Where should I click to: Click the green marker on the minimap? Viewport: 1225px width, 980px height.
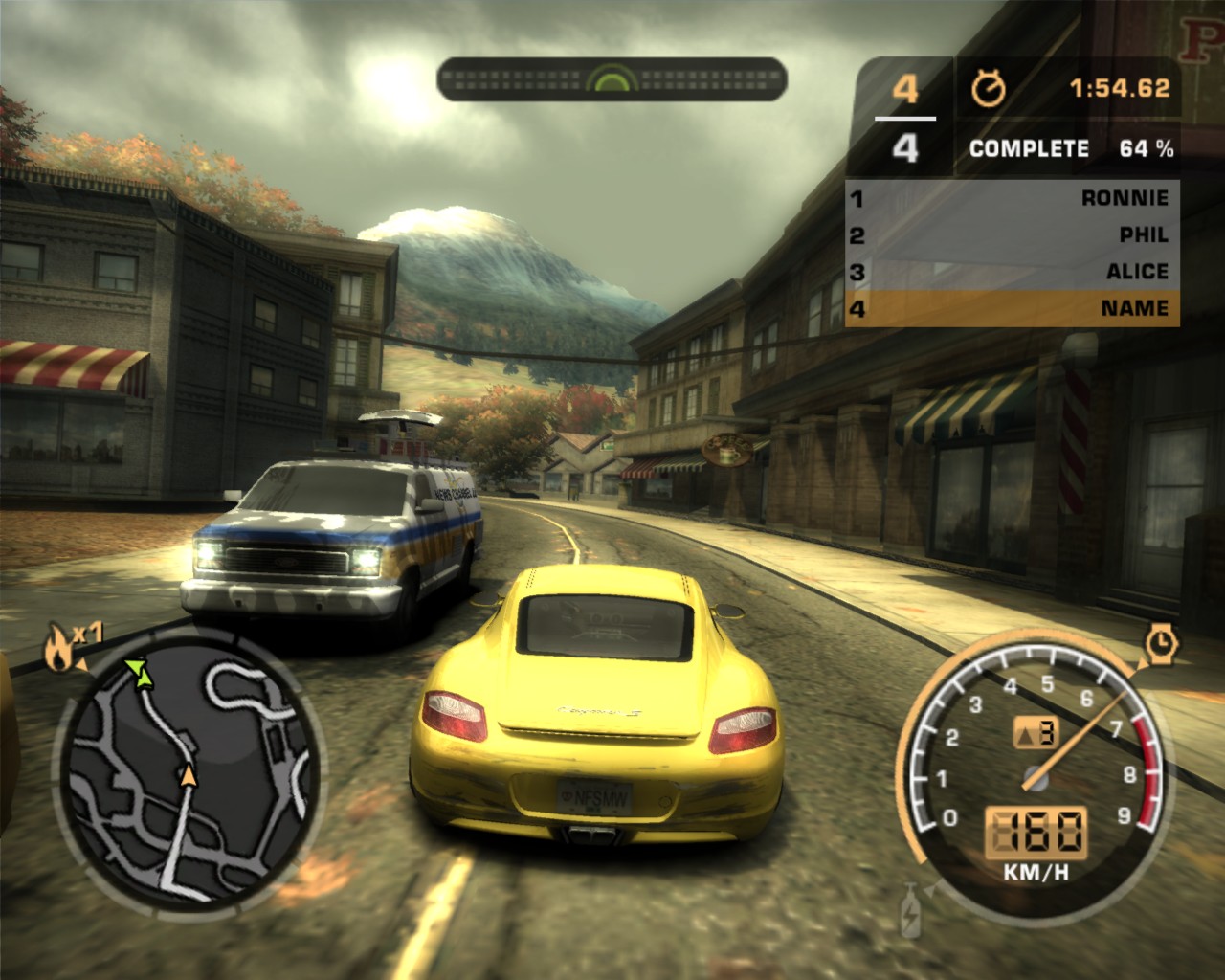click(143, 673)
